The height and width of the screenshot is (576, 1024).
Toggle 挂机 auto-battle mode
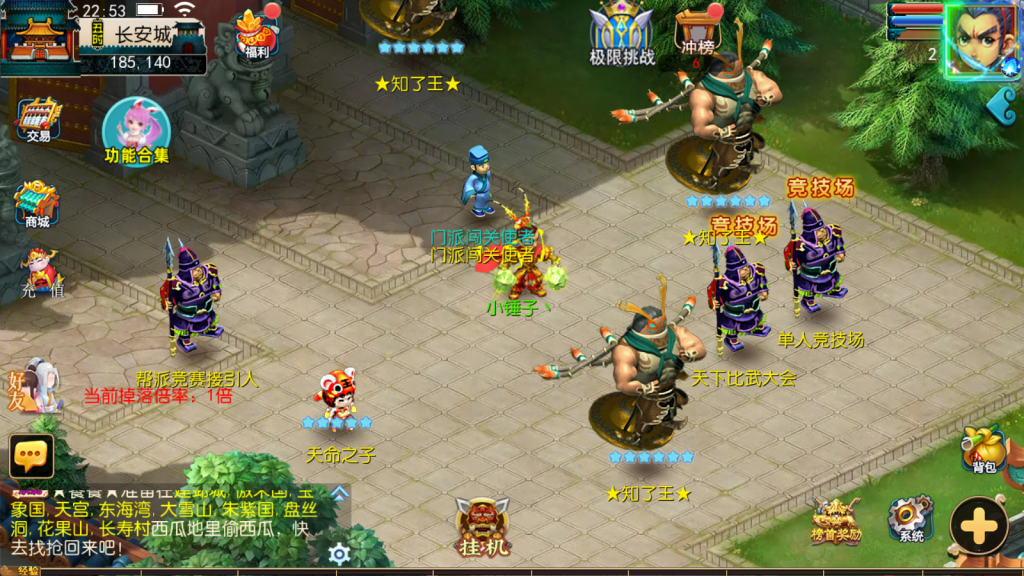[482, 527]
